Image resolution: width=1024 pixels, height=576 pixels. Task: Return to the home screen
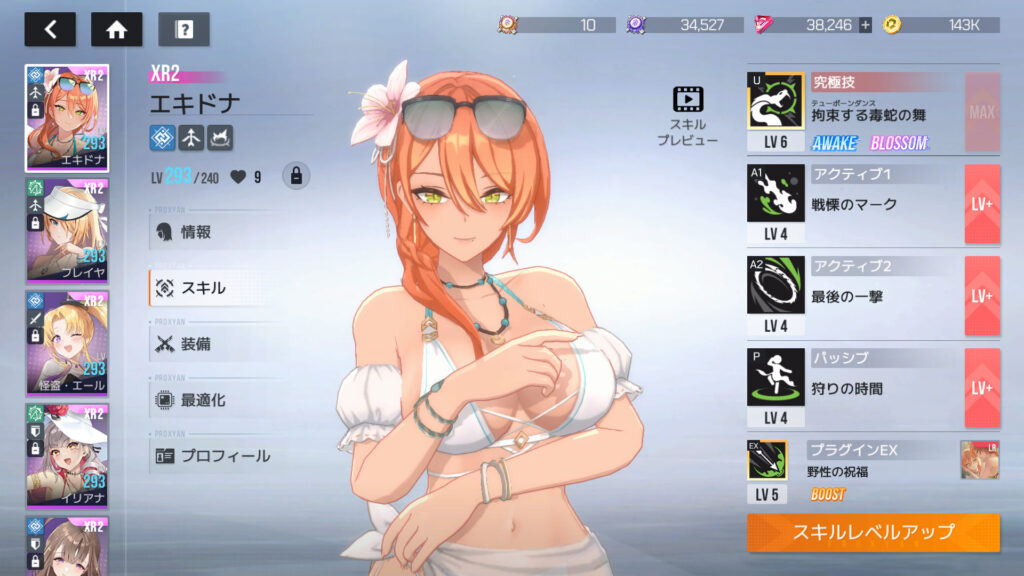click(116, 29)
